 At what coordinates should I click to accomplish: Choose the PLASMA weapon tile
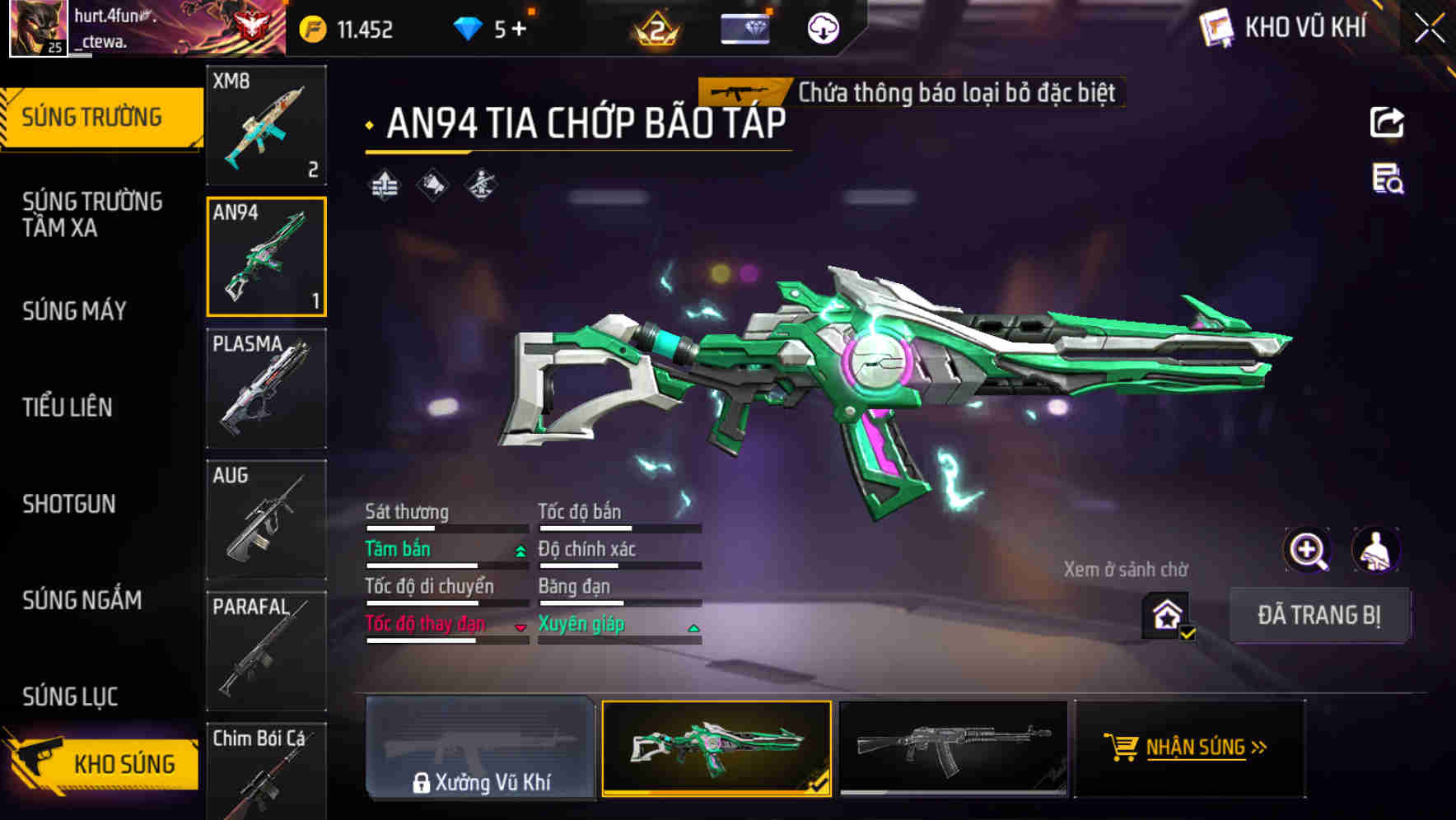pos(266,388)
